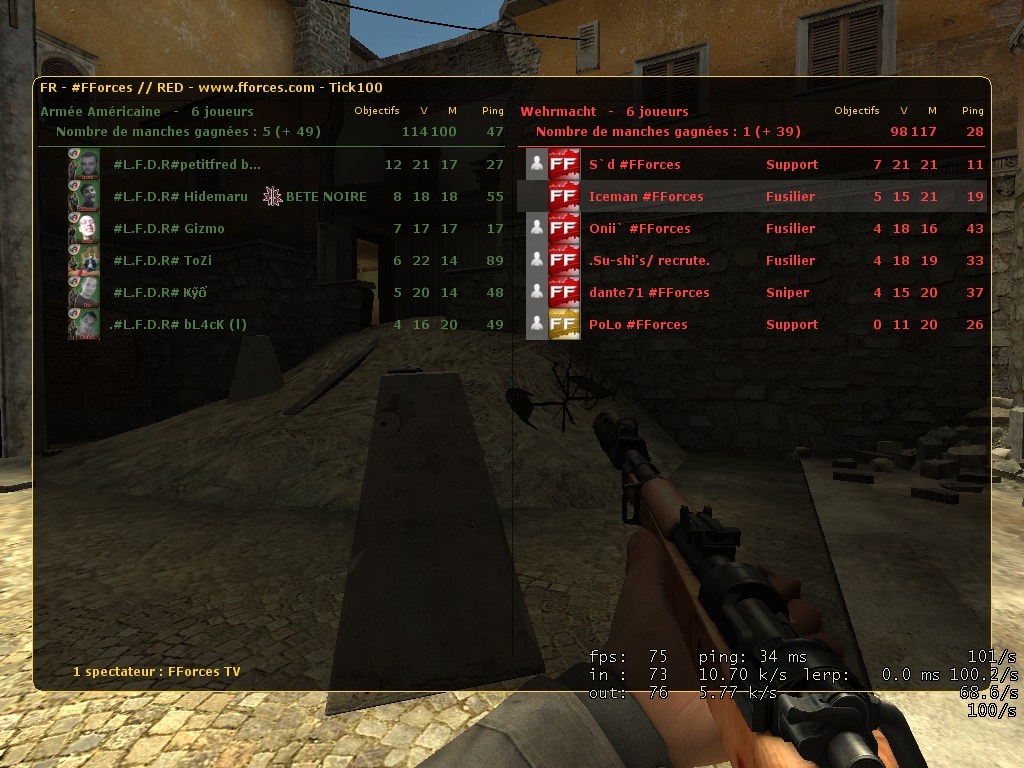Image resolution: width=1024 pixels, height=768 pixels.
Task: Pick the .#L.F.D.R# bL4cK player row
Action: 178,325
